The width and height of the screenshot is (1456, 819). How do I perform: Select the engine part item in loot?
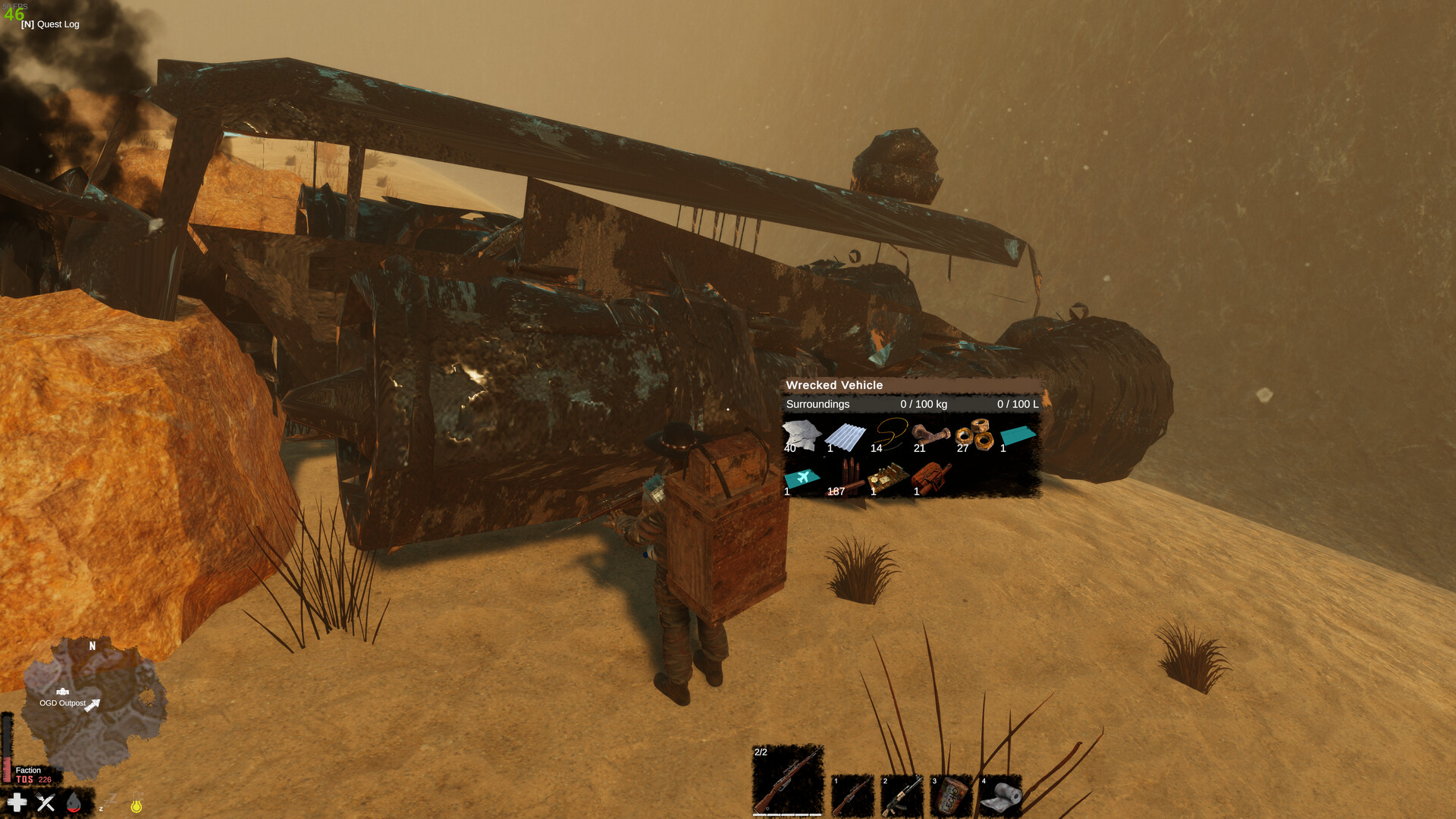pyautogui.click(x=930, y=475)
